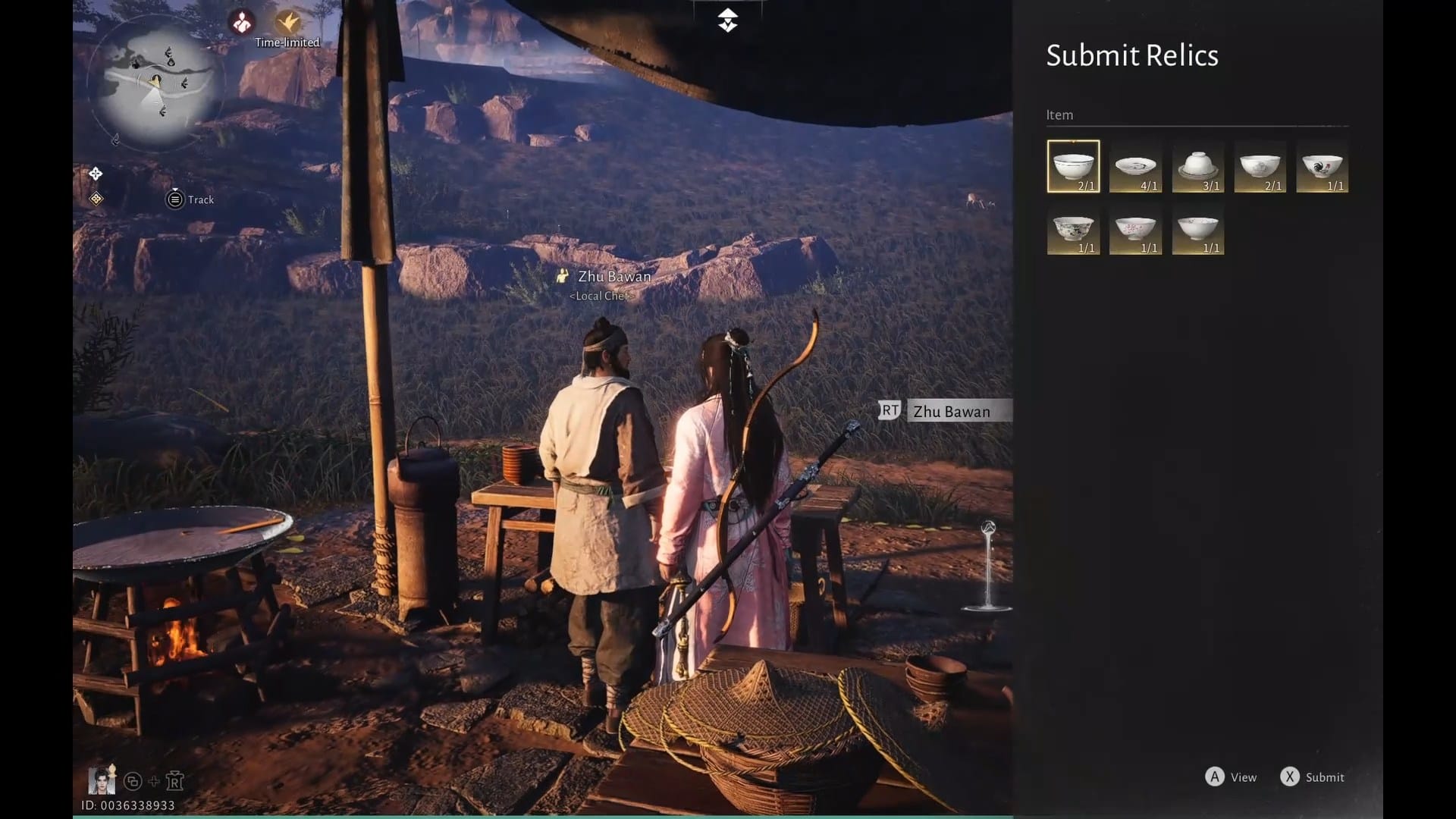Interact with the Zhu Bawan prompt label
The width and height of the screenshot is (1456, 819).
click(x=951, y=411)
